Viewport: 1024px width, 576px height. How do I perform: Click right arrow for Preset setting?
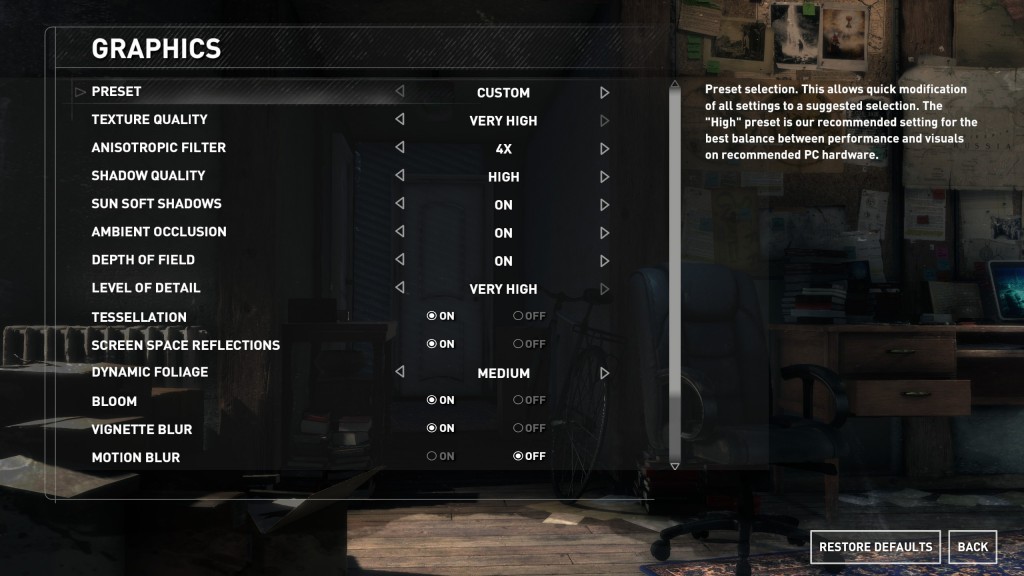pos(604,93)
